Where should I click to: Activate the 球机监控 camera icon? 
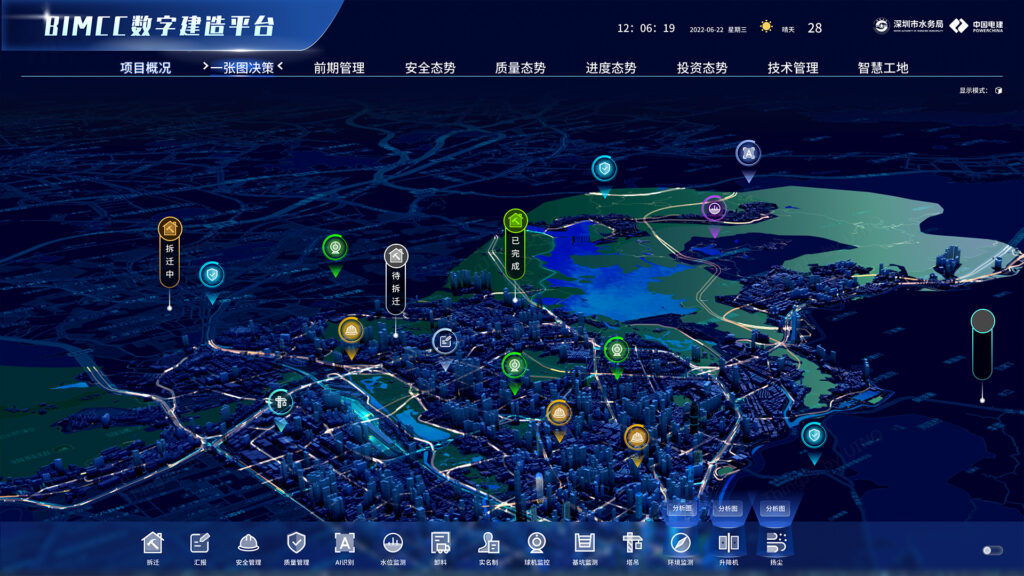(x=536, y=543)
